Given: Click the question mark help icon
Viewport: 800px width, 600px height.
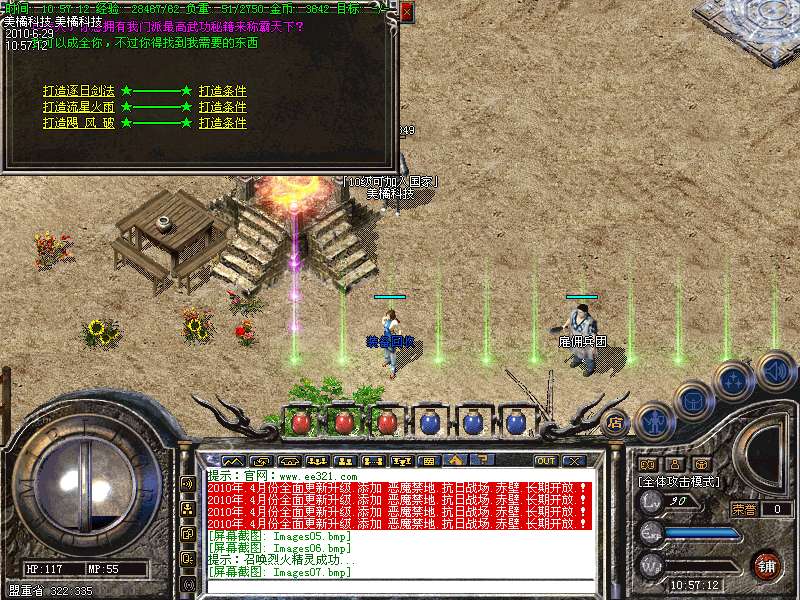Looking at the screenshot, I should pos(481,461).
